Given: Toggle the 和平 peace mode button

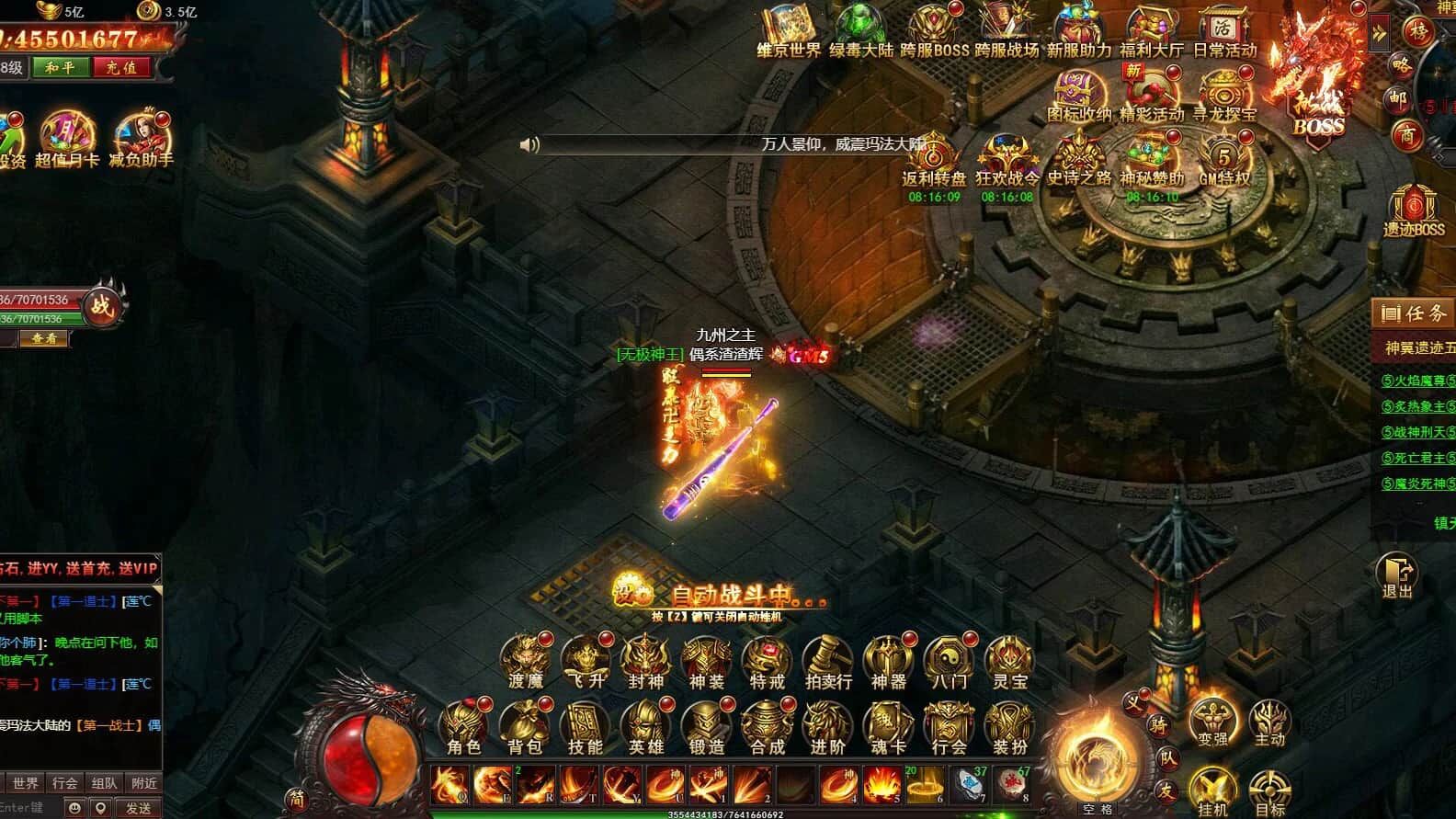Looking at the screenshot, I should (x=61, y=67).
